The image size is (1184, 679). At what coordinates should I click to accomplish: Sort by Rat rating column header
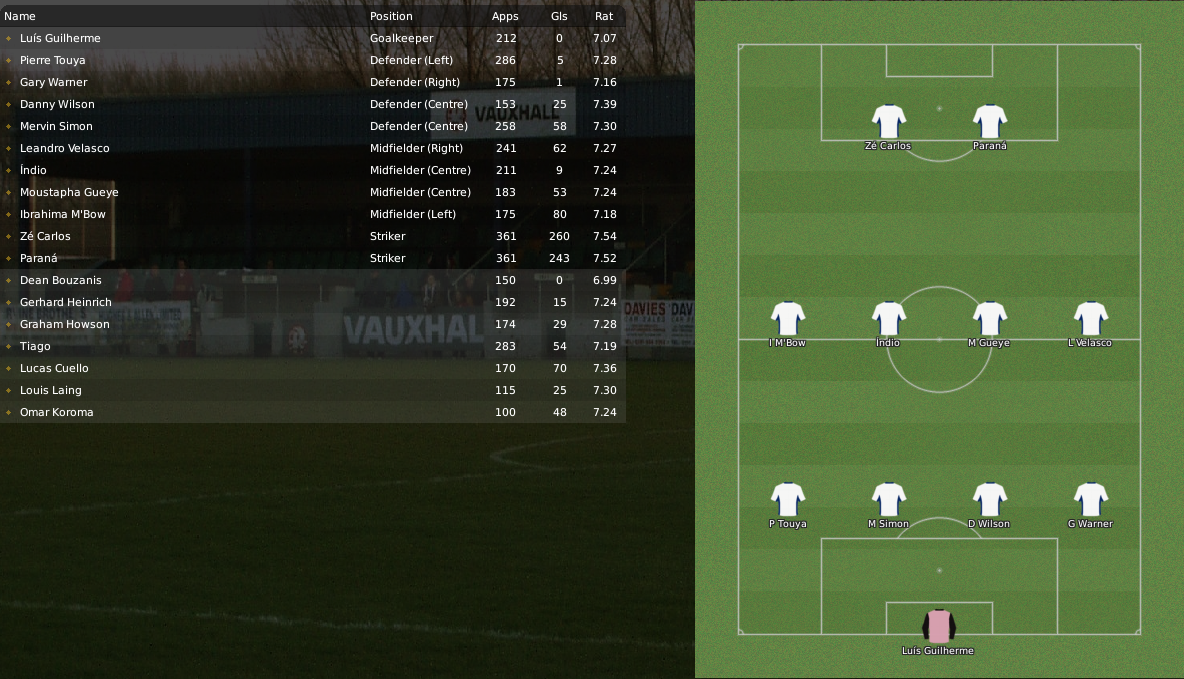pyautogui.click(x=604, y=16)
